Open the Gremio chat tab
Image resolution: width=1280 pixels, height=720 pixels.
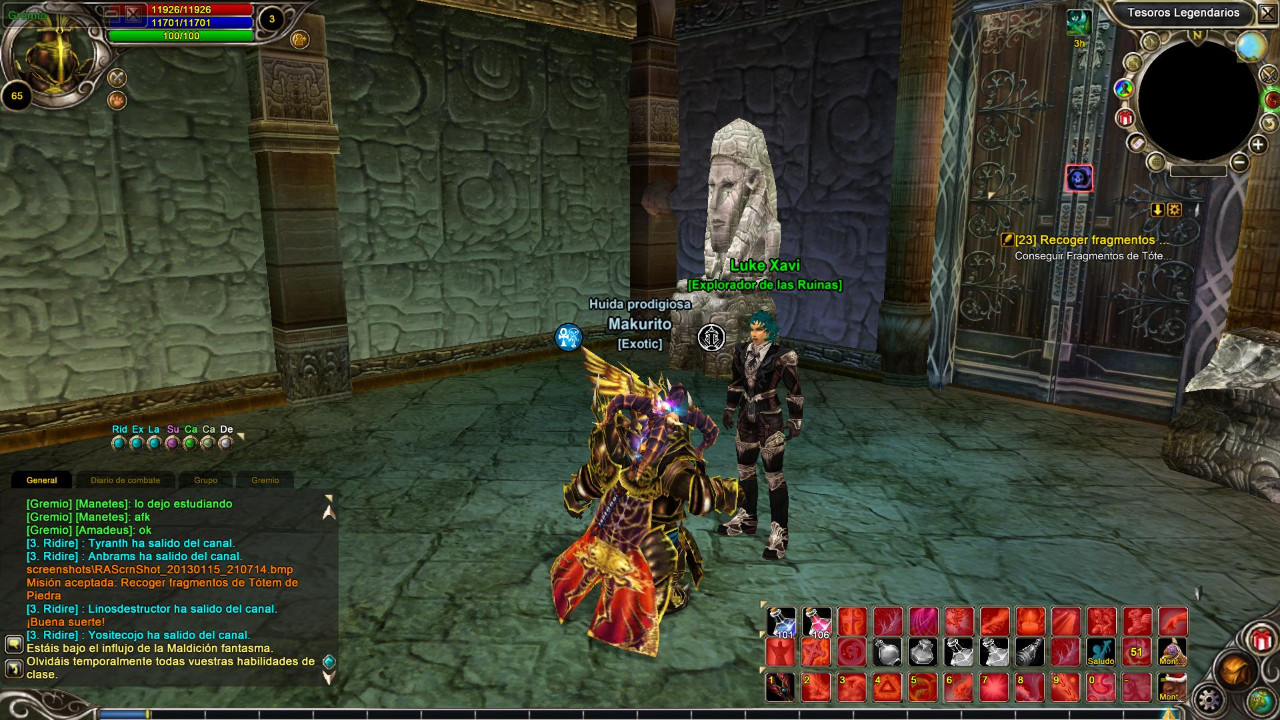pyautogui.click(x=265, y=480)
